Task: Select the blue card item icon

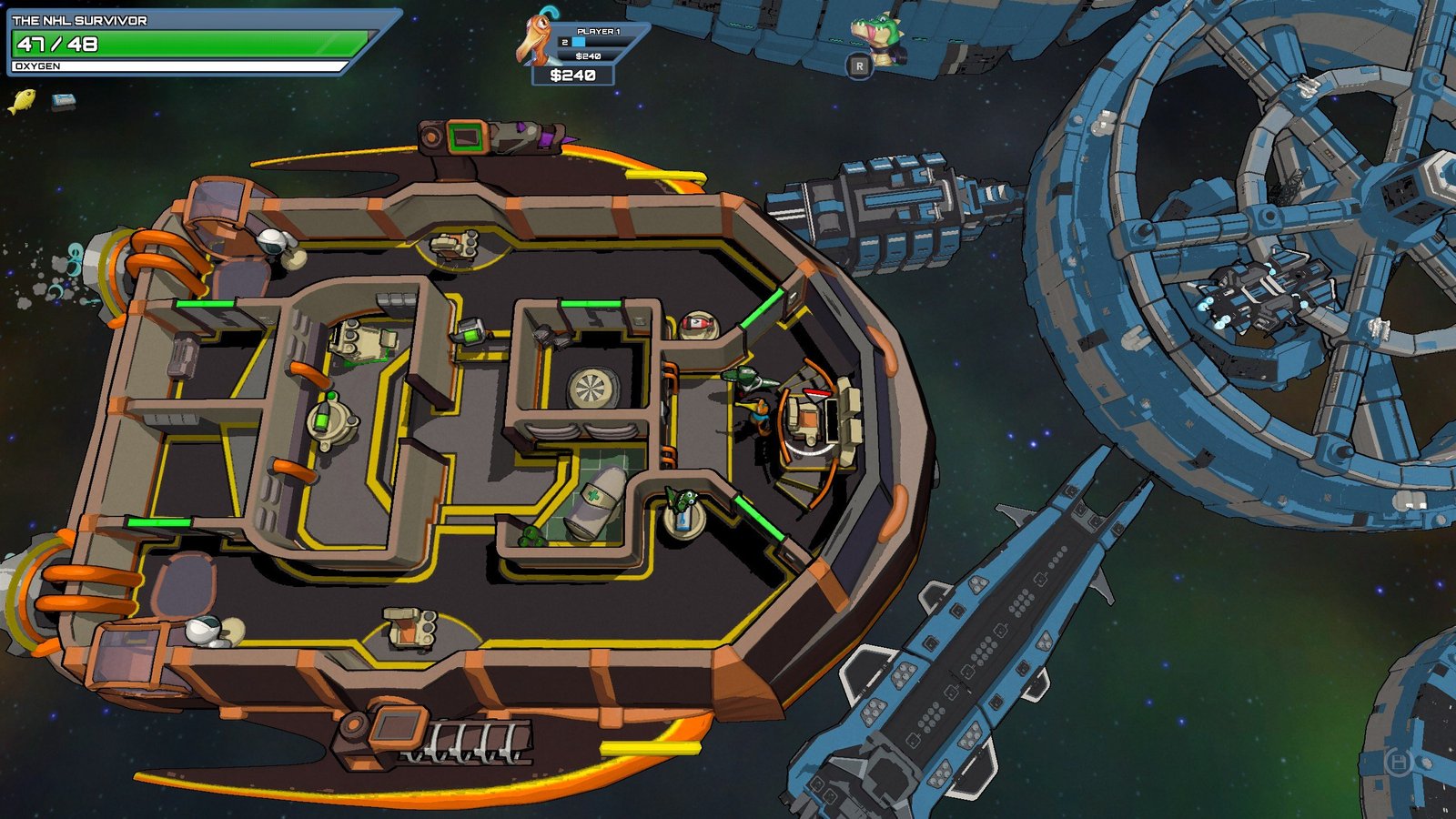Action: pos(63,101)
